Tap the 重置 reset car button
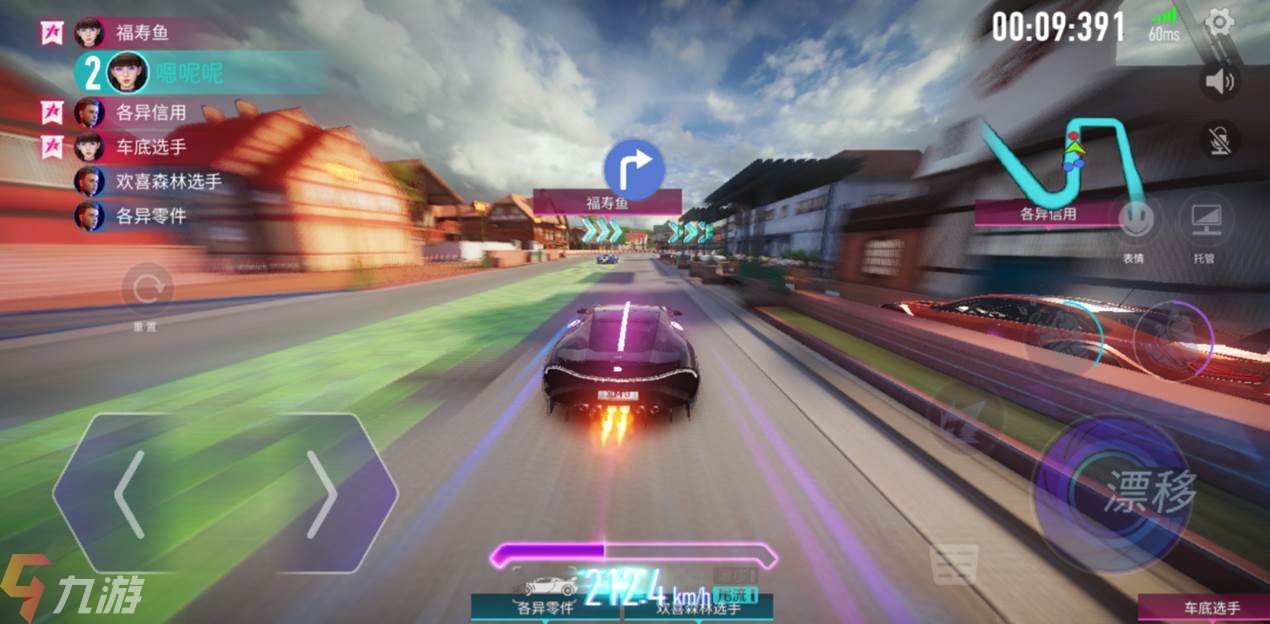The image size is (1270, 624). pyautogui.click(x=146, y=290)
